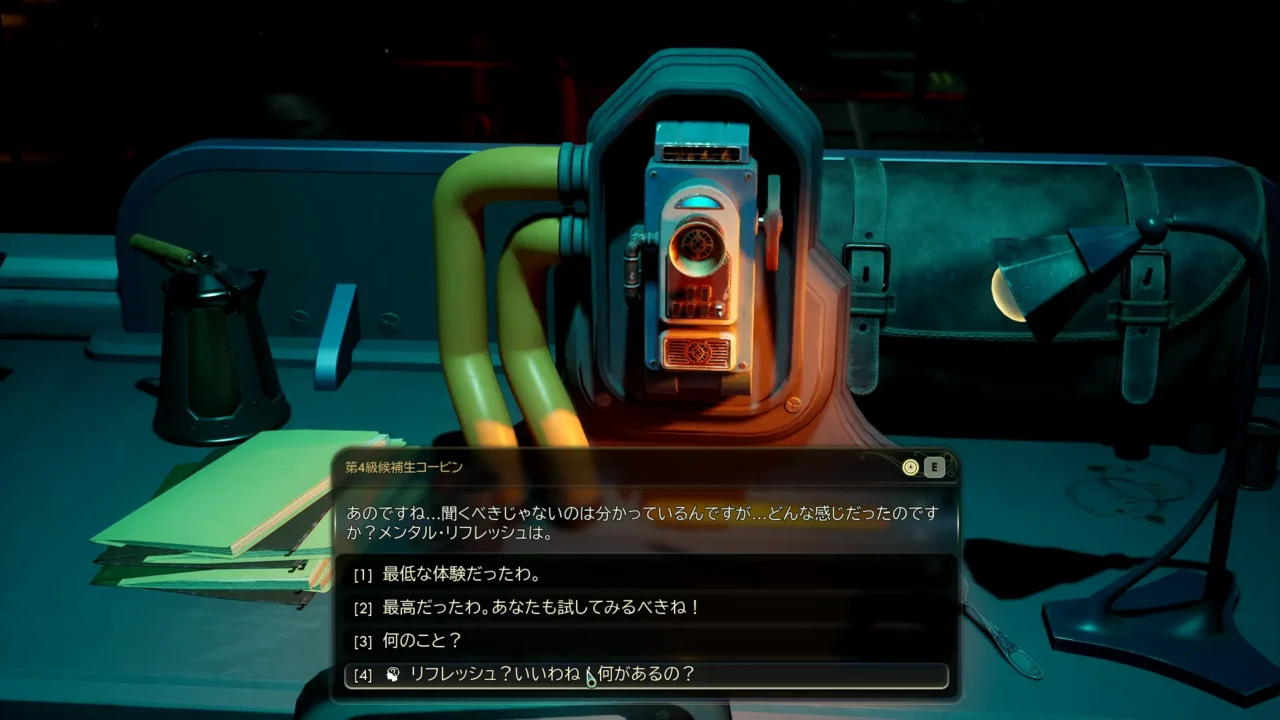Click the clock icon in dialogue header

coord(910,467)
